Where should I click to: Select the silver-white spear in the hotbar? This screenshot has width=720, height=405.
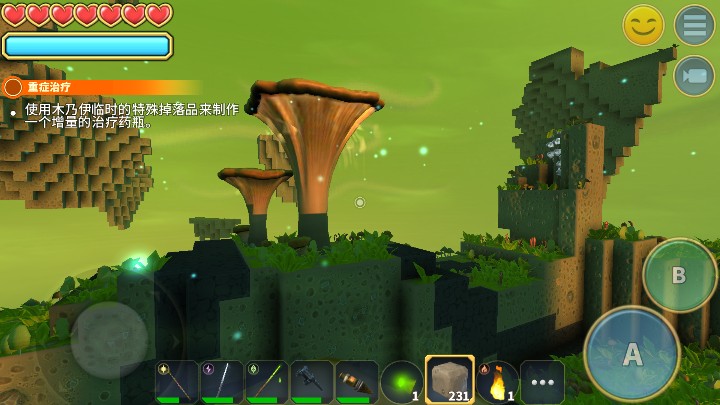coord(221,382)
